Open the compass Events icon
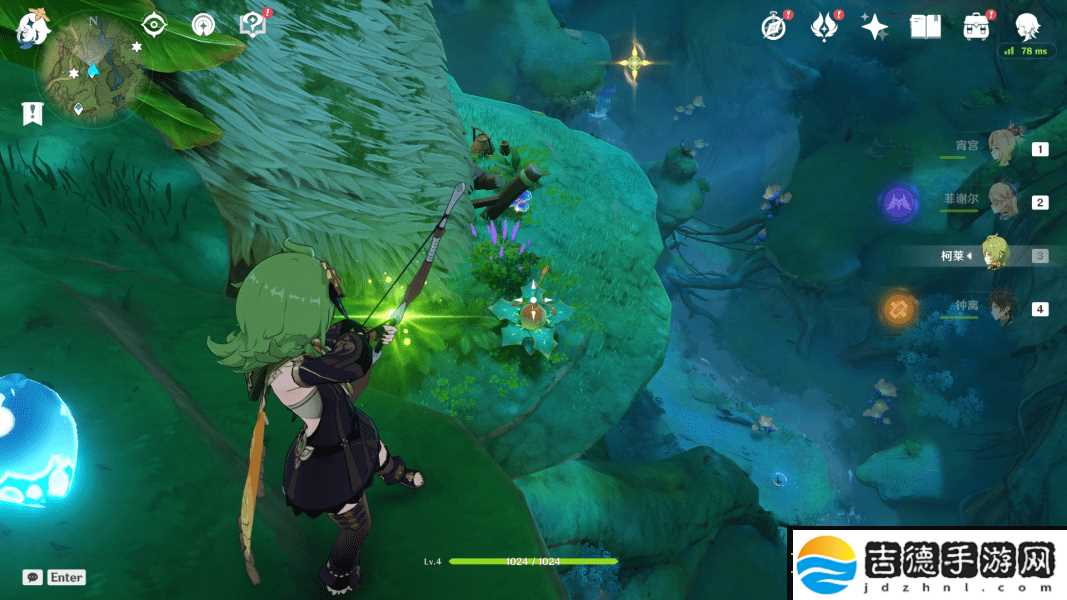The image size is (1067, 600). pos(774,27)
